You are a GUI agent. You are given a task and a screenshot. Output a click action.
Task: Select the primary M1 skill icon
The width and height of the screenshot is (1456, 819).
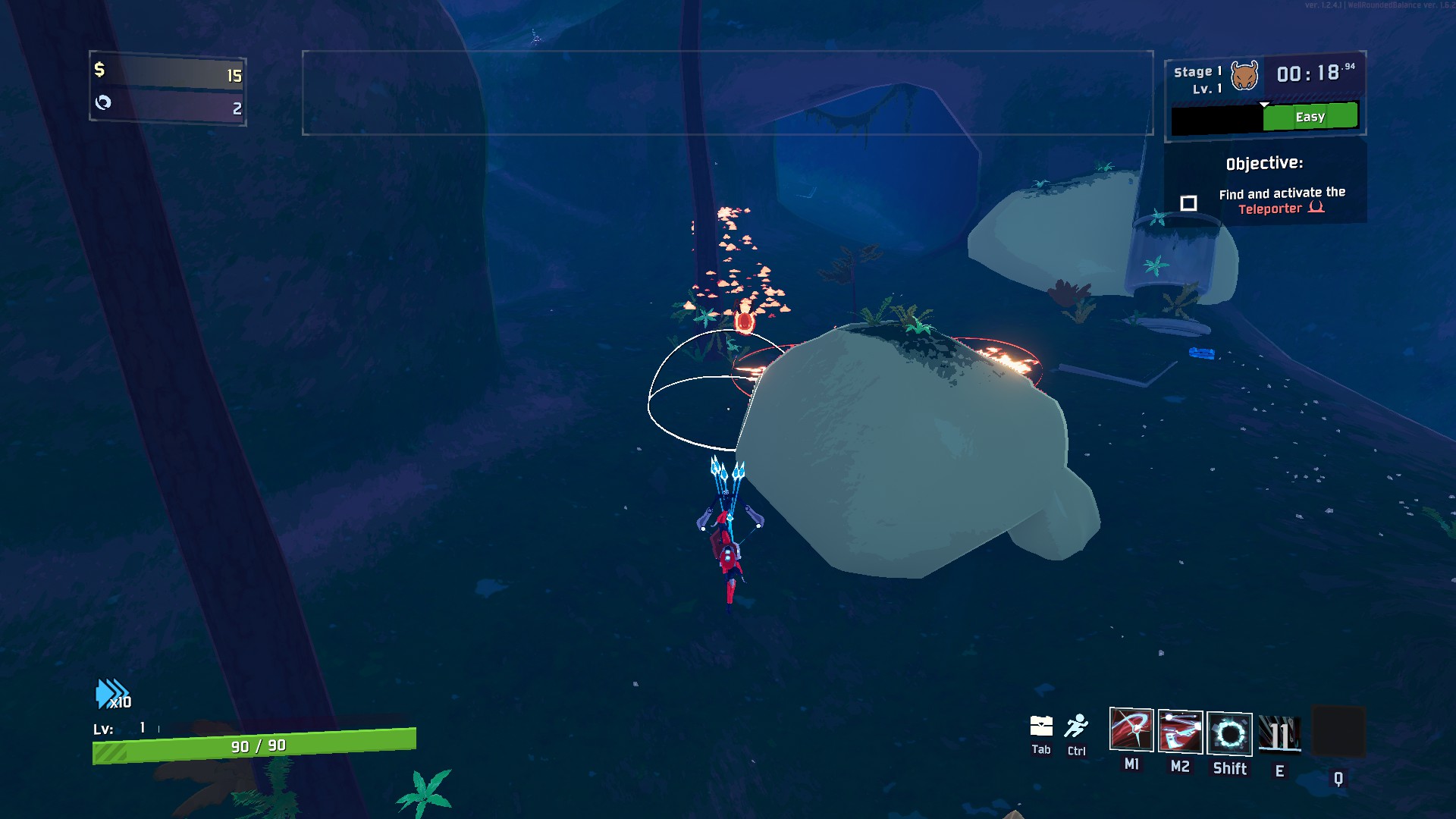pyautogui.click(x=1131, y=730)
